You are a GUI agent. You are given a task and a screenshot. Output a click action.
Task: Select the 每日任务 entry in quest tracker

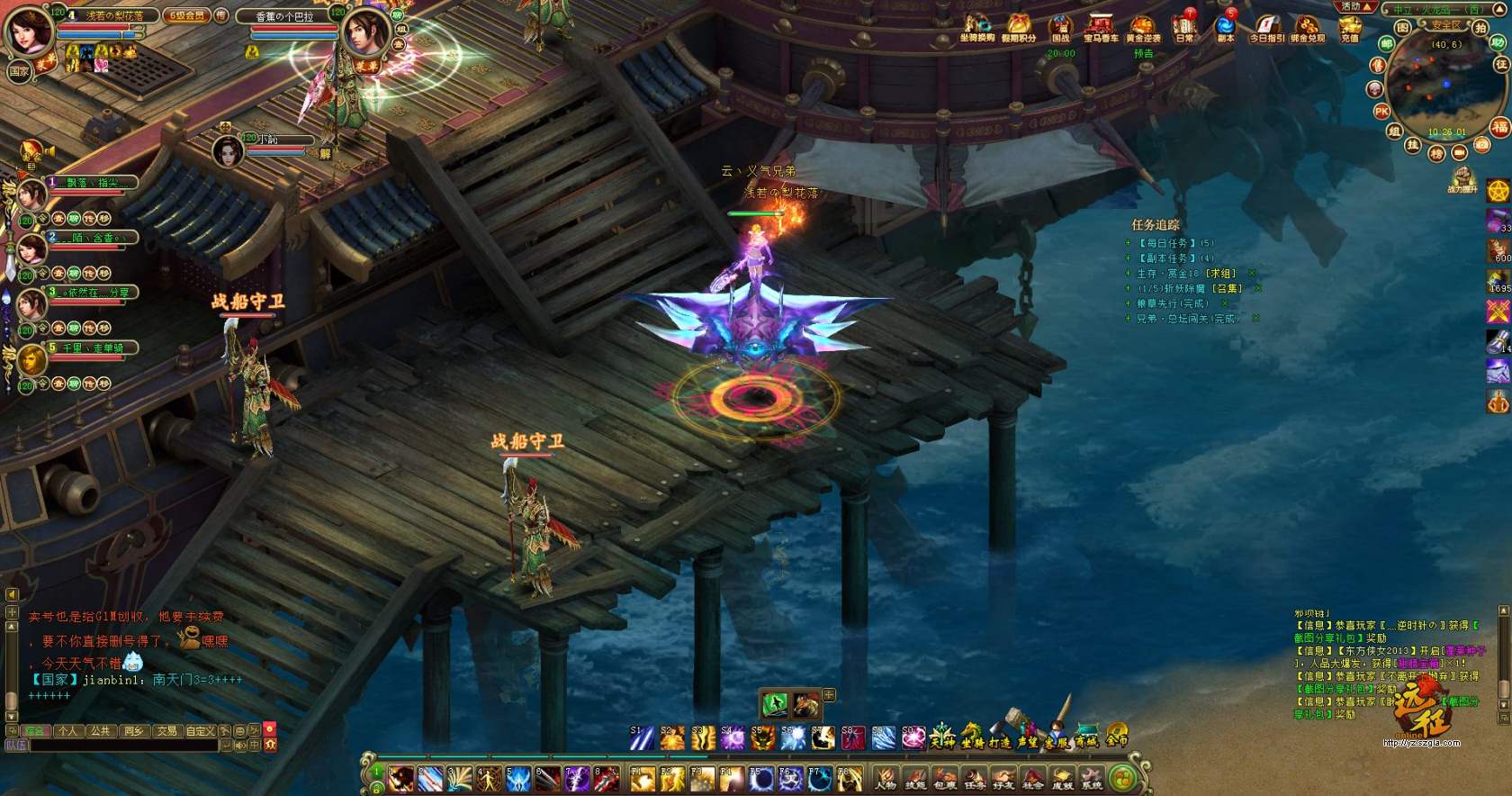tap(1174, 243)
